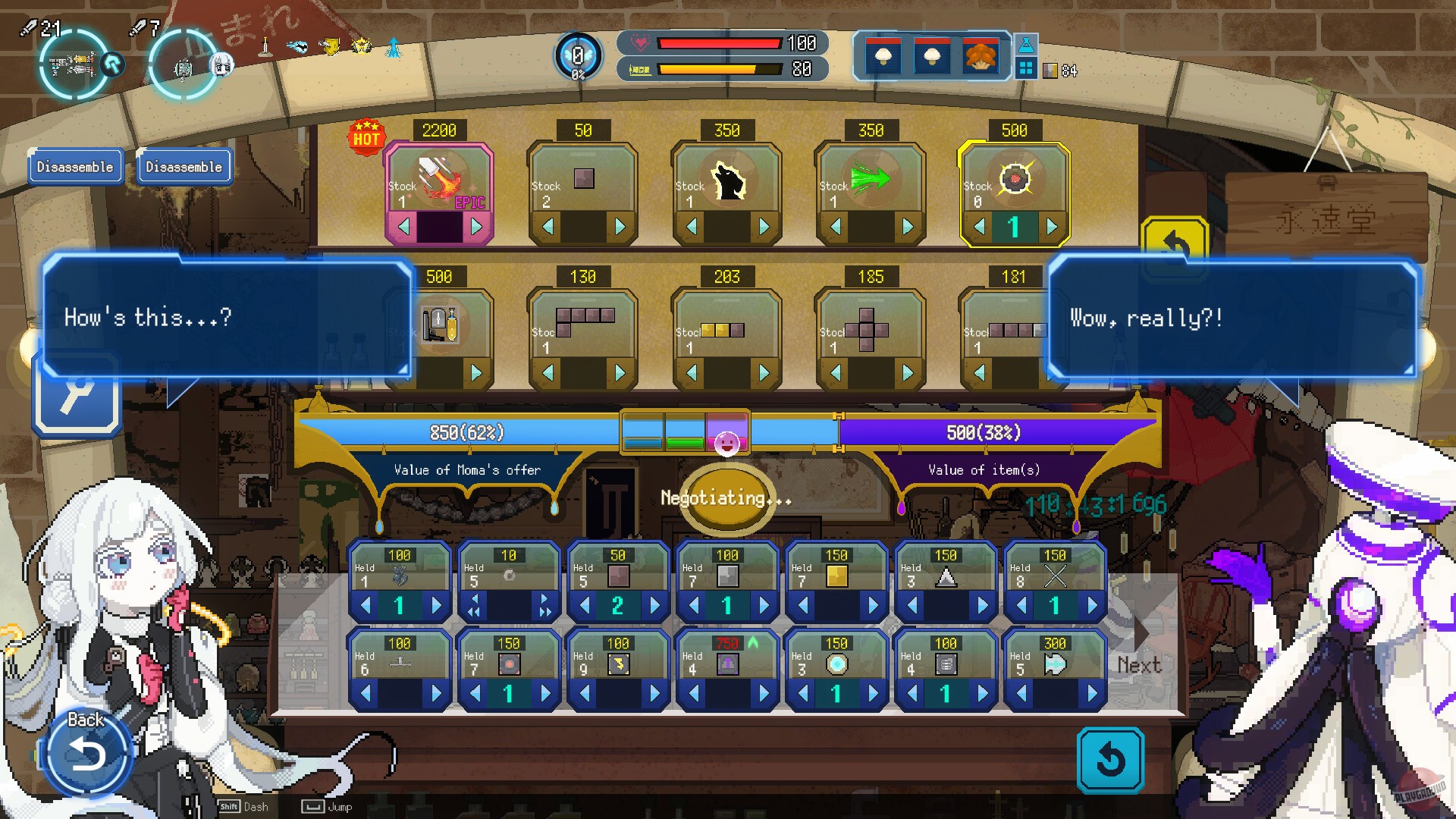Viewport: 1456px width, 819px height.
Task: Click the teal reset button at bottom right
Action: (x=1109, y=761)
